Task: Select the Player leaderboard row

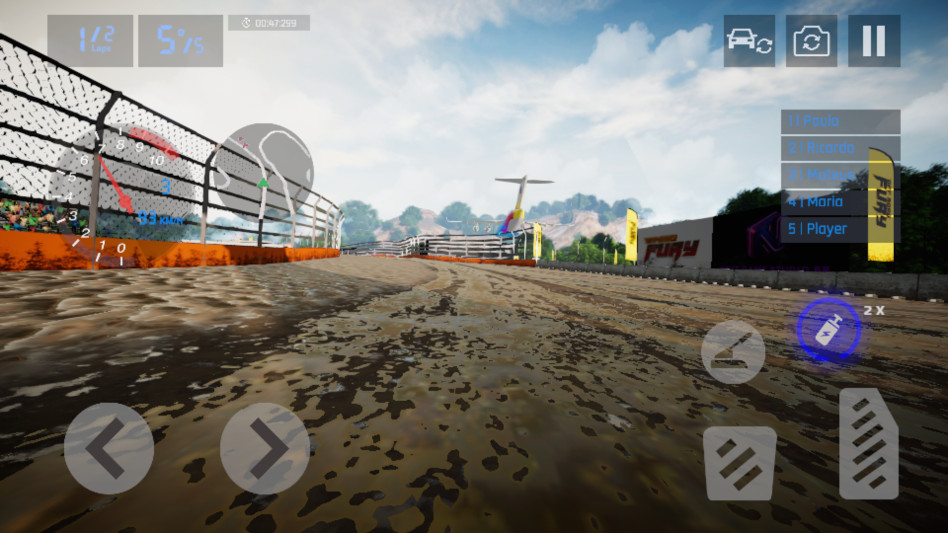Action: (x=840, y=229)
